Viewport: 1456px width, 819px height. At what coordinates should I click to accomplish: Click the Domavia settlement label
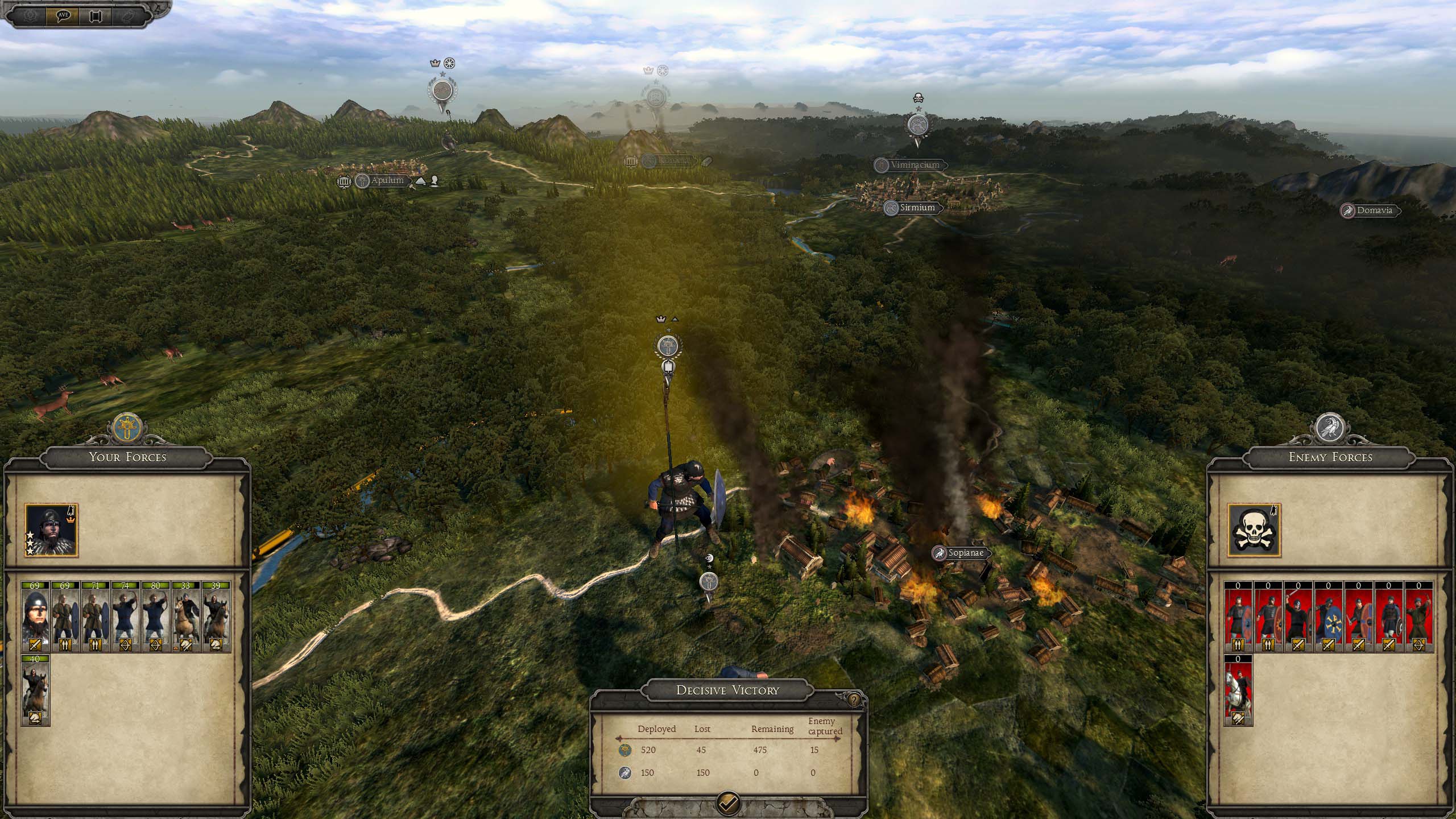tap(1374, 210)
